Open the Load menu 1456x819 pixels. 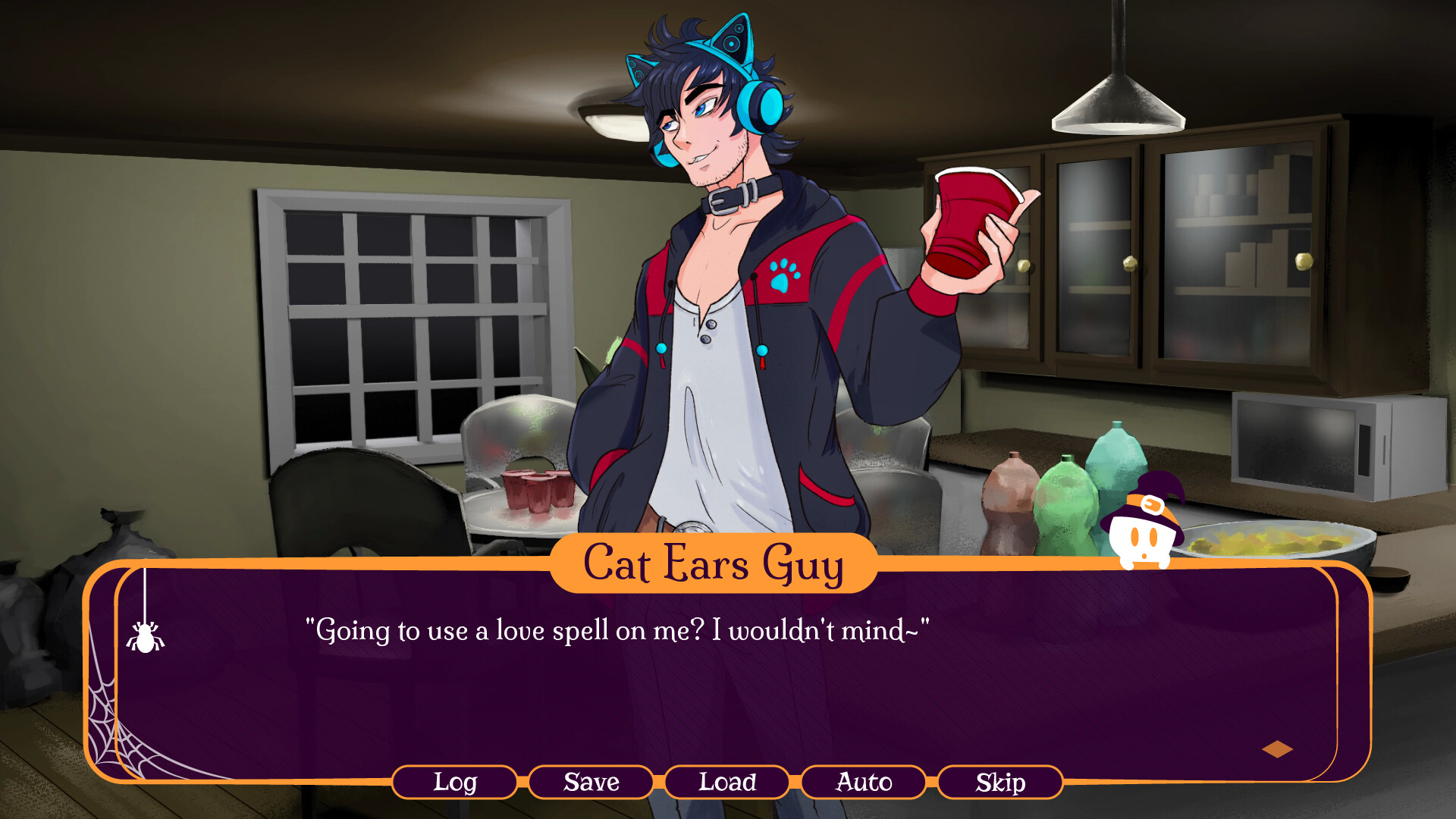[x=727, y=782]
